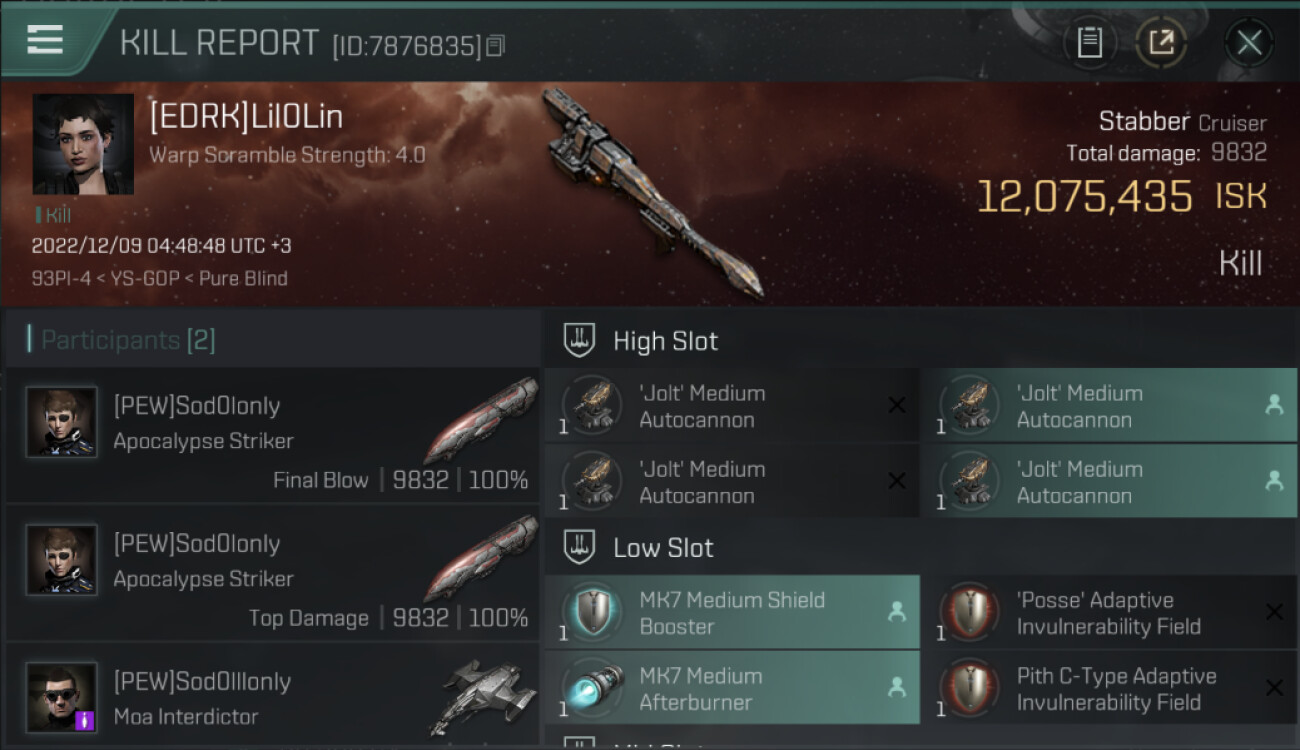The height and width of the screenshot is (750, 1300).
Task: Close the kill report window
Action: coord(1249,43)
